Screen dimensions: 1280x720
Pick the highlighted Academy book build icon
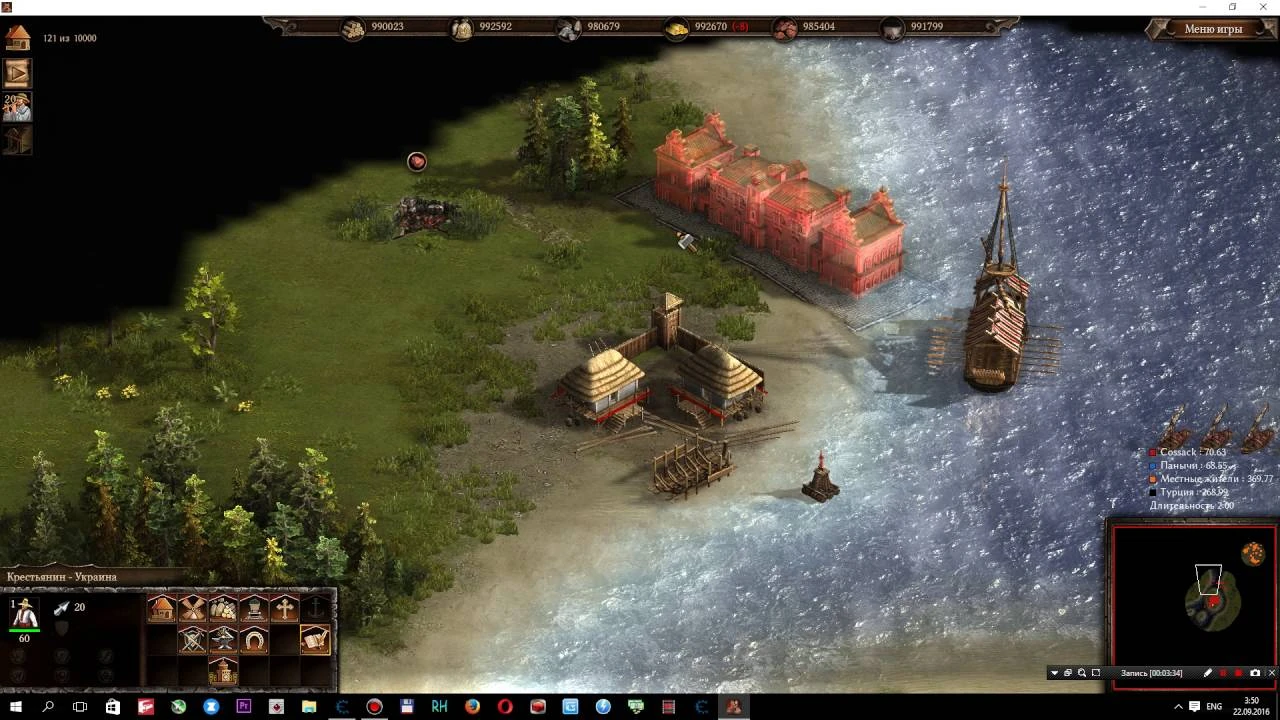click(315, 639)
